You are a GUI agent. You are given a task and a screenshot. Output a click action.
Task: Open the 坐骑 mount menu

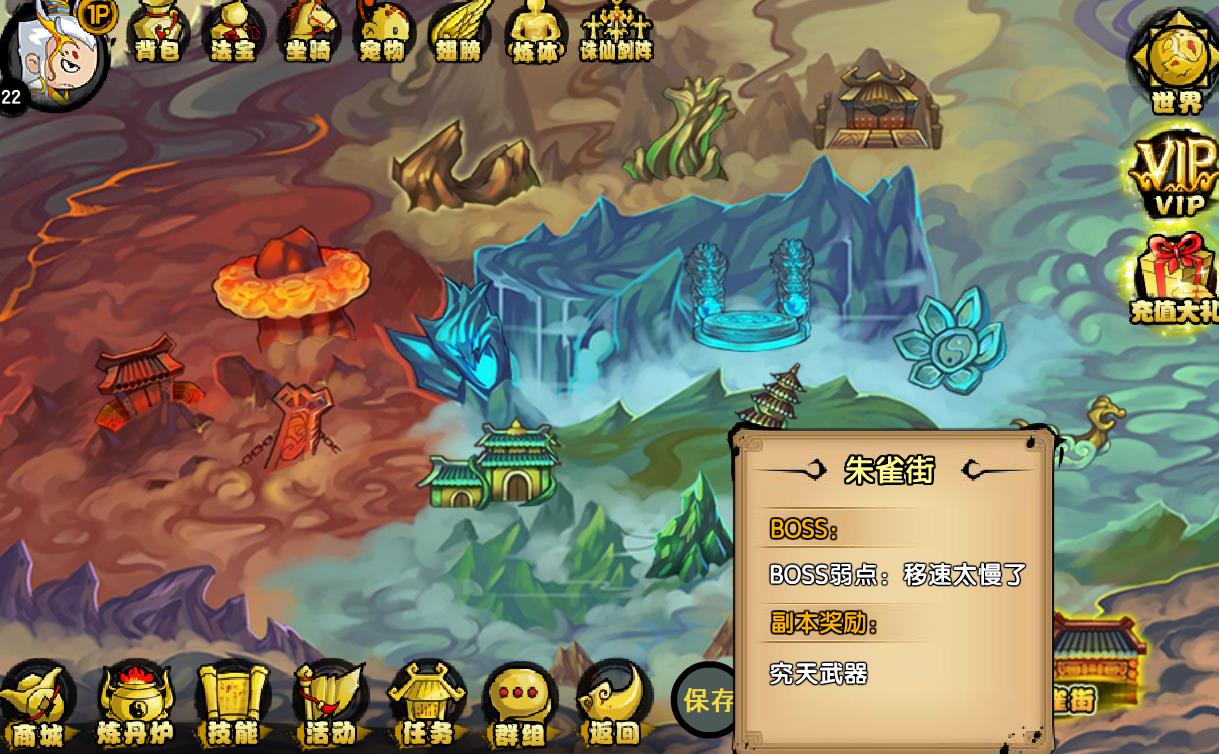coord(308,30)
